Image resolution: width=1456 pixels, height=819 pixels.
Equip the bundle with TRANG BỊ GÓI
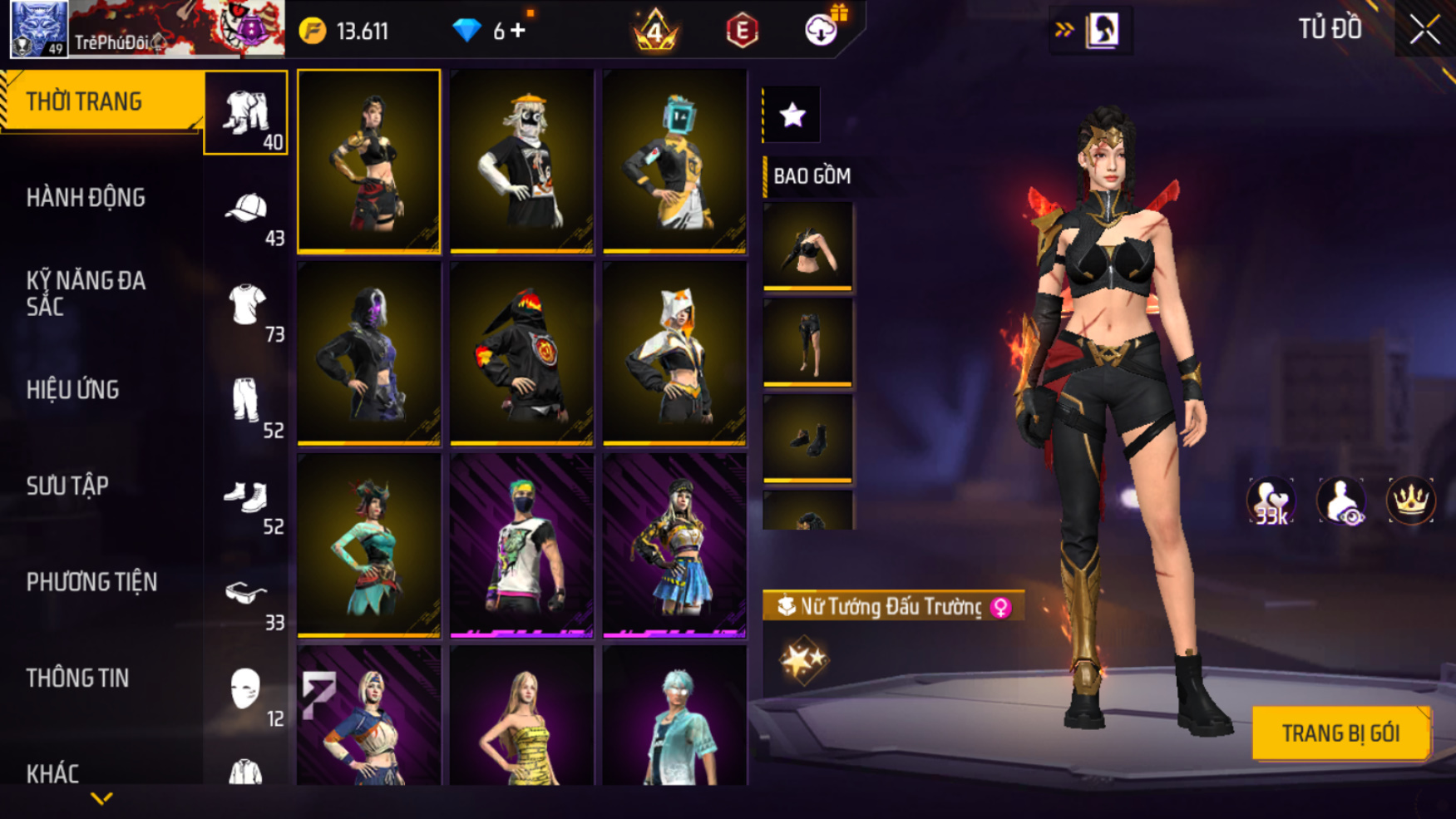click(x=1340, y=733)
